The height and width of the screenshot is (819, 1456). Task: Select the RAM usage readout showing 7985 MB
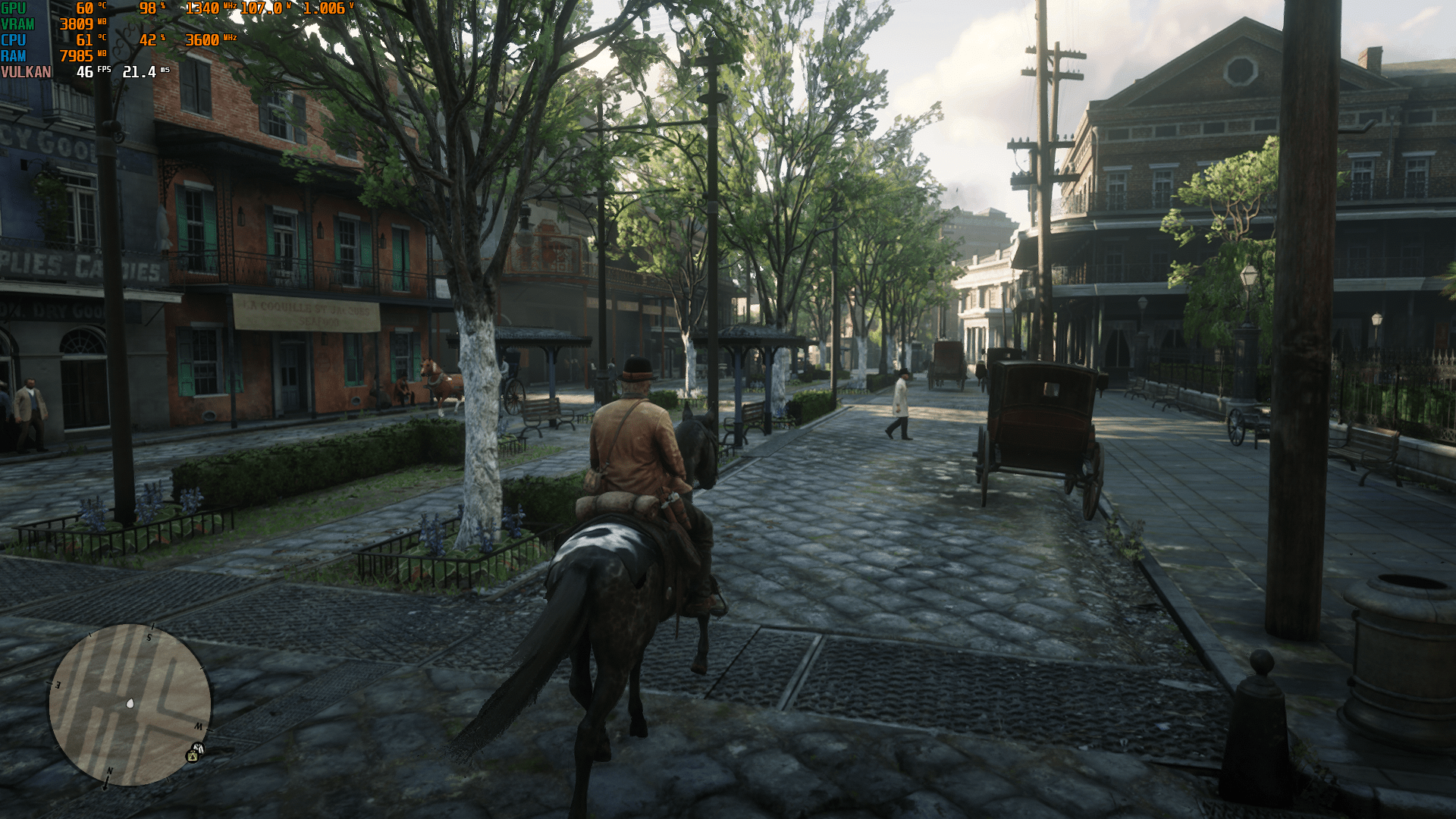(77, 55)
